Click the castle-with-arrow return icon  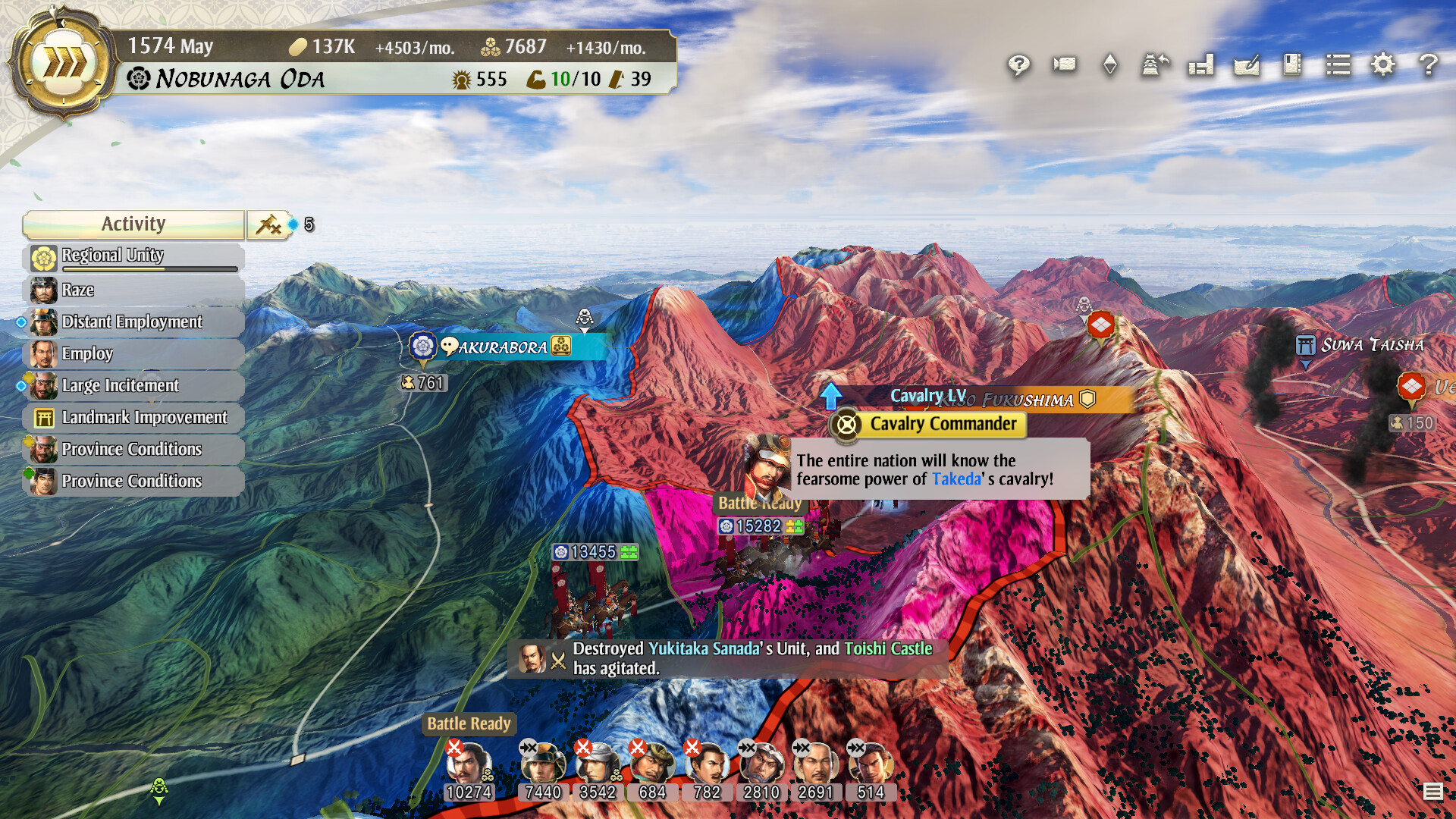1155,64
